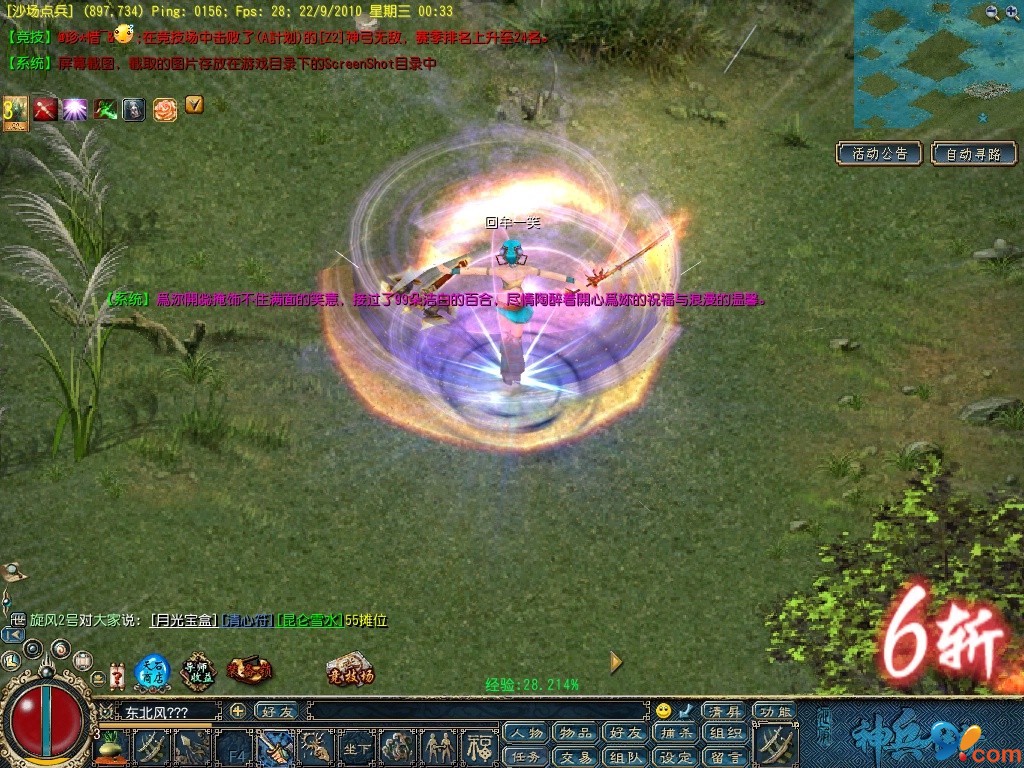The width and height of the screenshot is (1024, 768).
Task: Open the 装备锁 equipment lock icon
Action: (248, 670)
